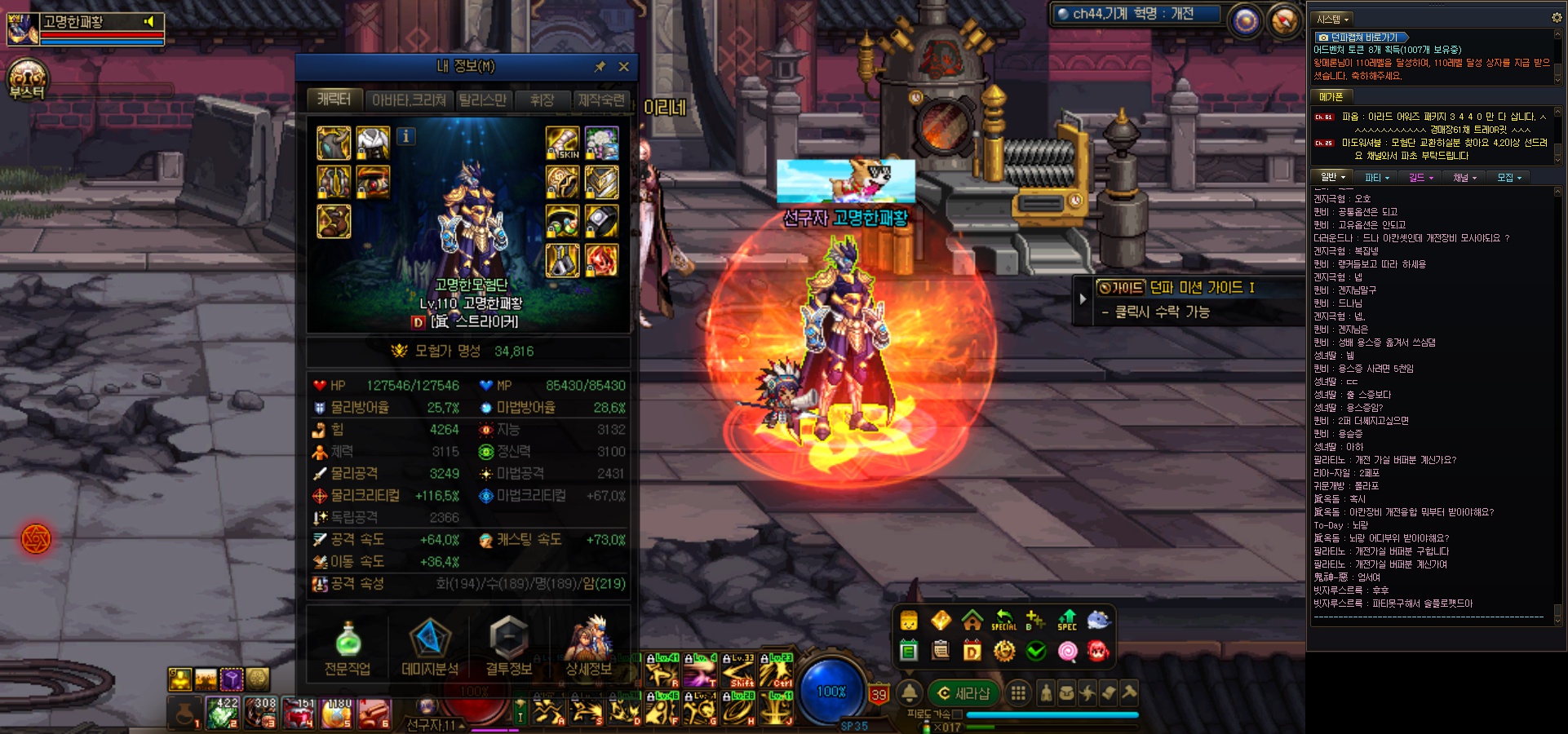
Task: Switch to the 아바타.크리쳐 tab
Action: pyautogui.click(x=409, y=100)
